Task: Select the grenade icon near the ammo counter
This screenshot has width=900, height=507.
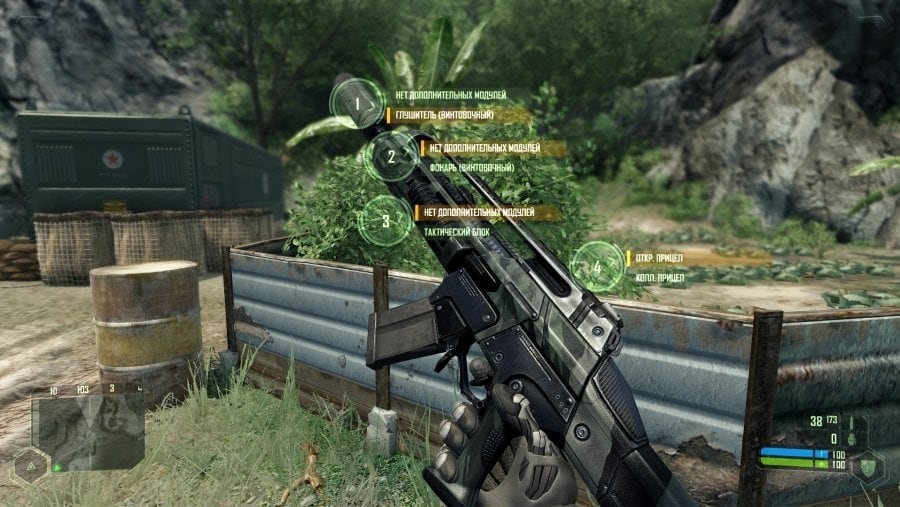Action: click(x=850, y=437)
